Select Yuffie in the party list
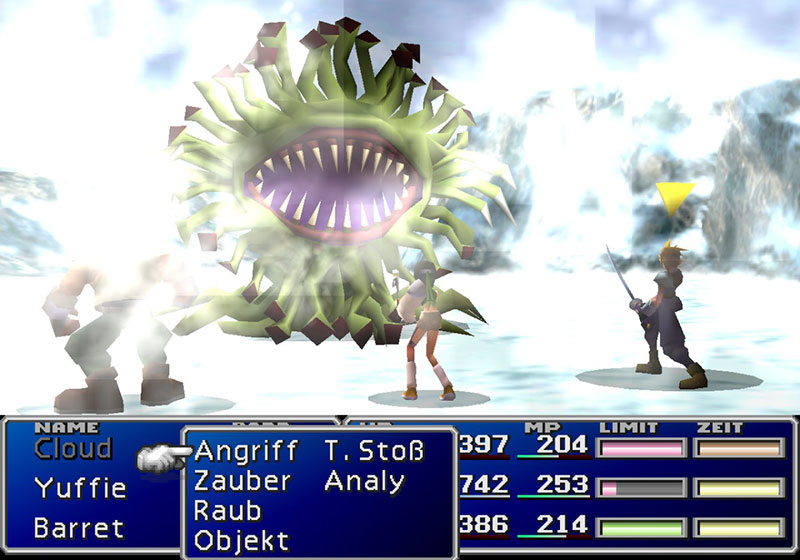This screenshot has height=560, width=800. coord(80,489)
